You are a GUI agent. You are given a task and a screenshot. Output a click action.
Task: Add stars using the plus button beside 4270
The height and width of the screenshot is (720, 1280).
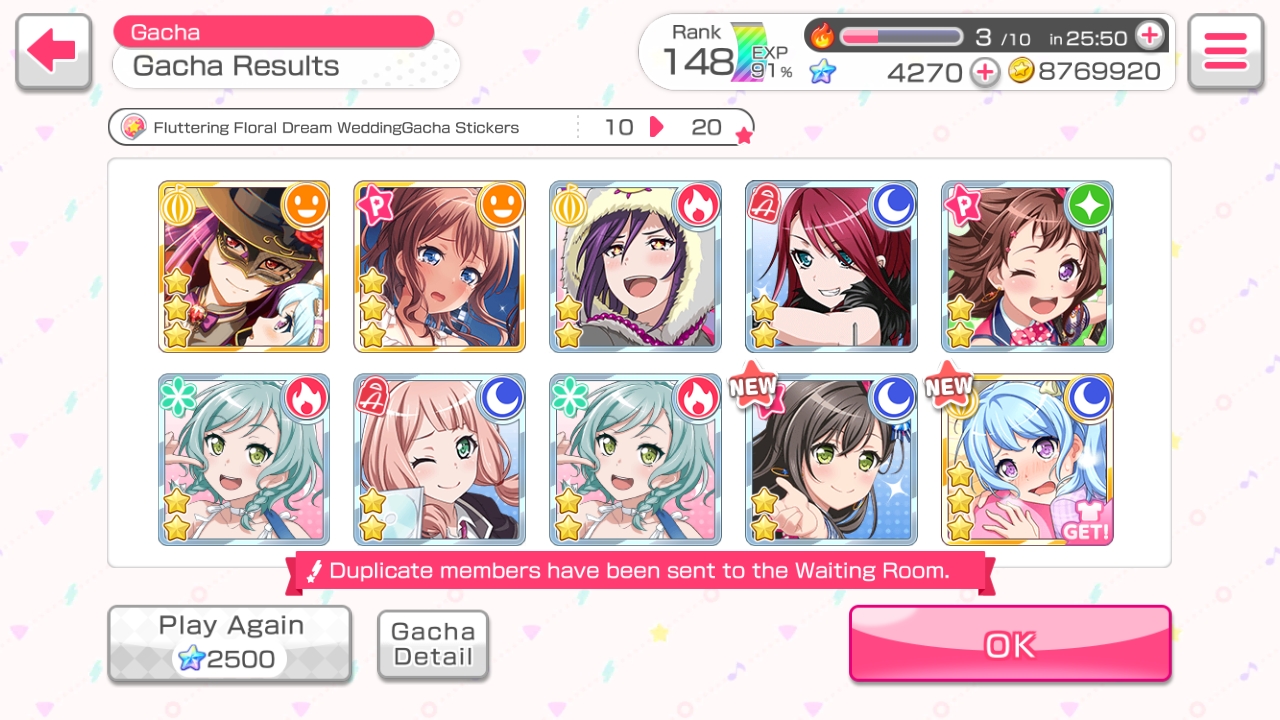pos(985,72)
